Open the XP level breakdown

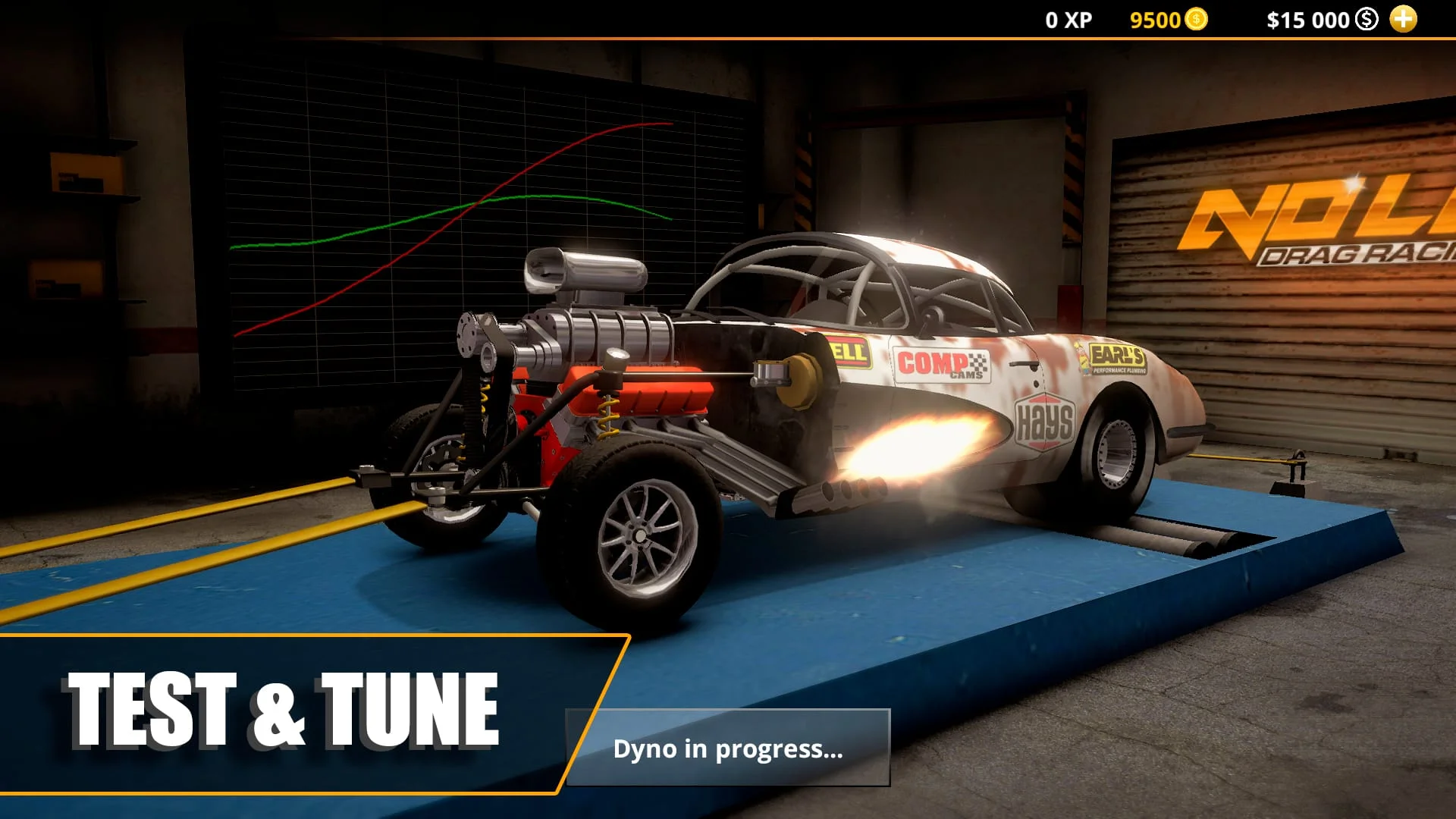point(1069,19)
